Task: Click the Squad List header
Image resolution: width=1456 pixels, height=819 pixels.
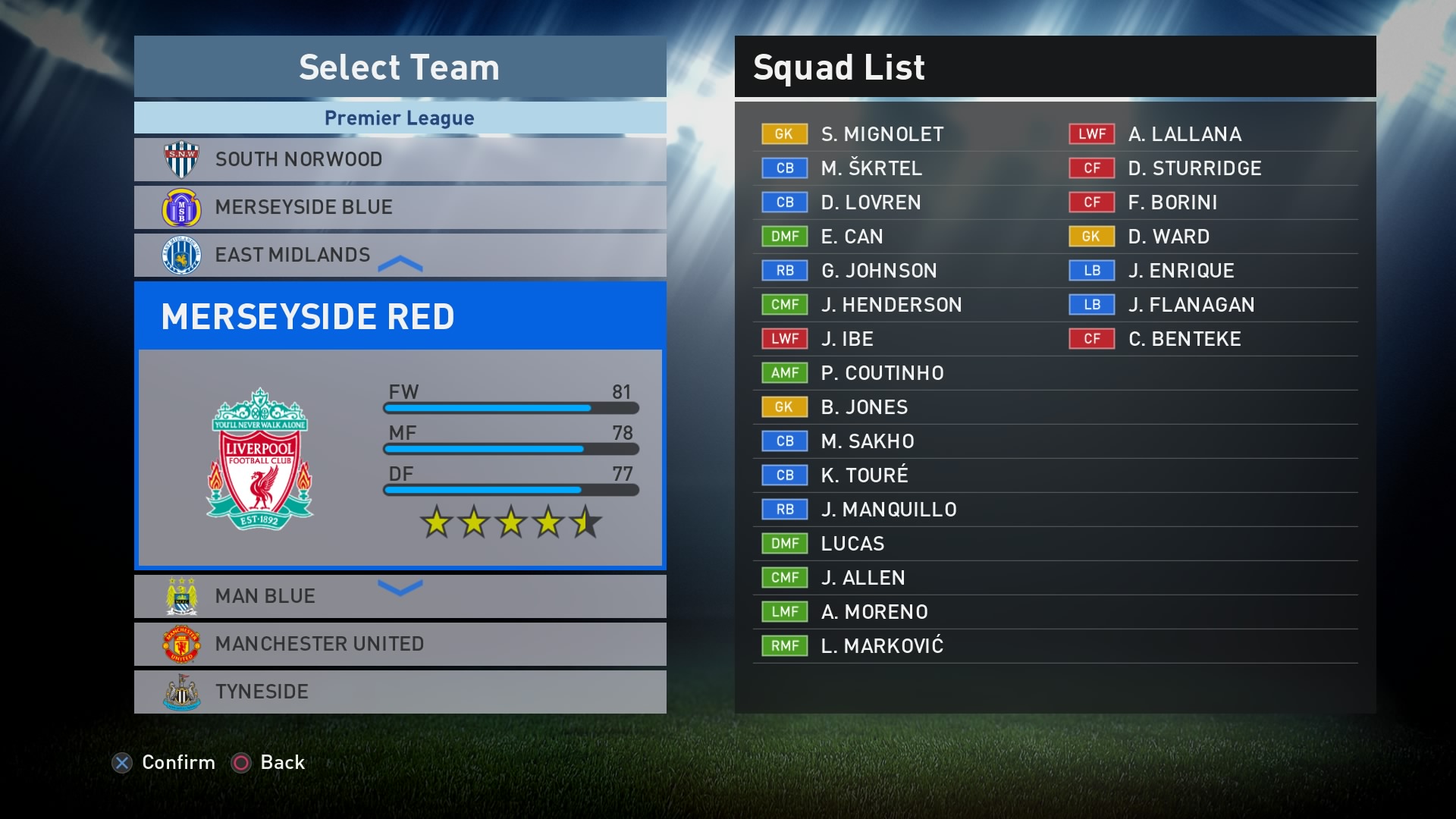Action: pos(839,67)
